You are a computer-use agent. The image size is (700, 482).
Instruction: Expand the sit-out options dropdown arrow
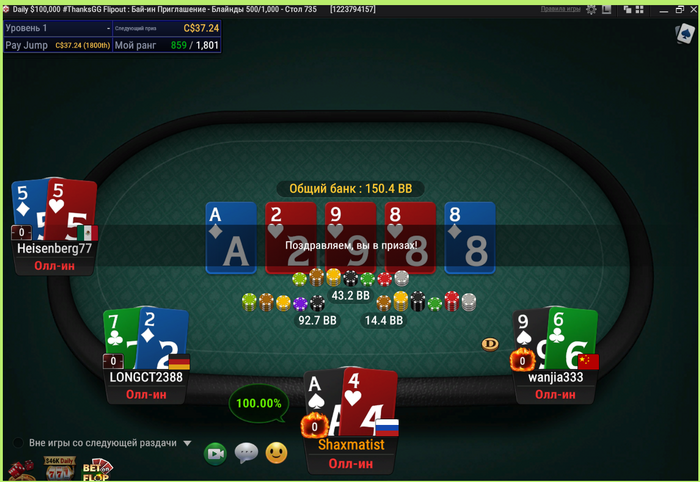[x=187, y=443]
